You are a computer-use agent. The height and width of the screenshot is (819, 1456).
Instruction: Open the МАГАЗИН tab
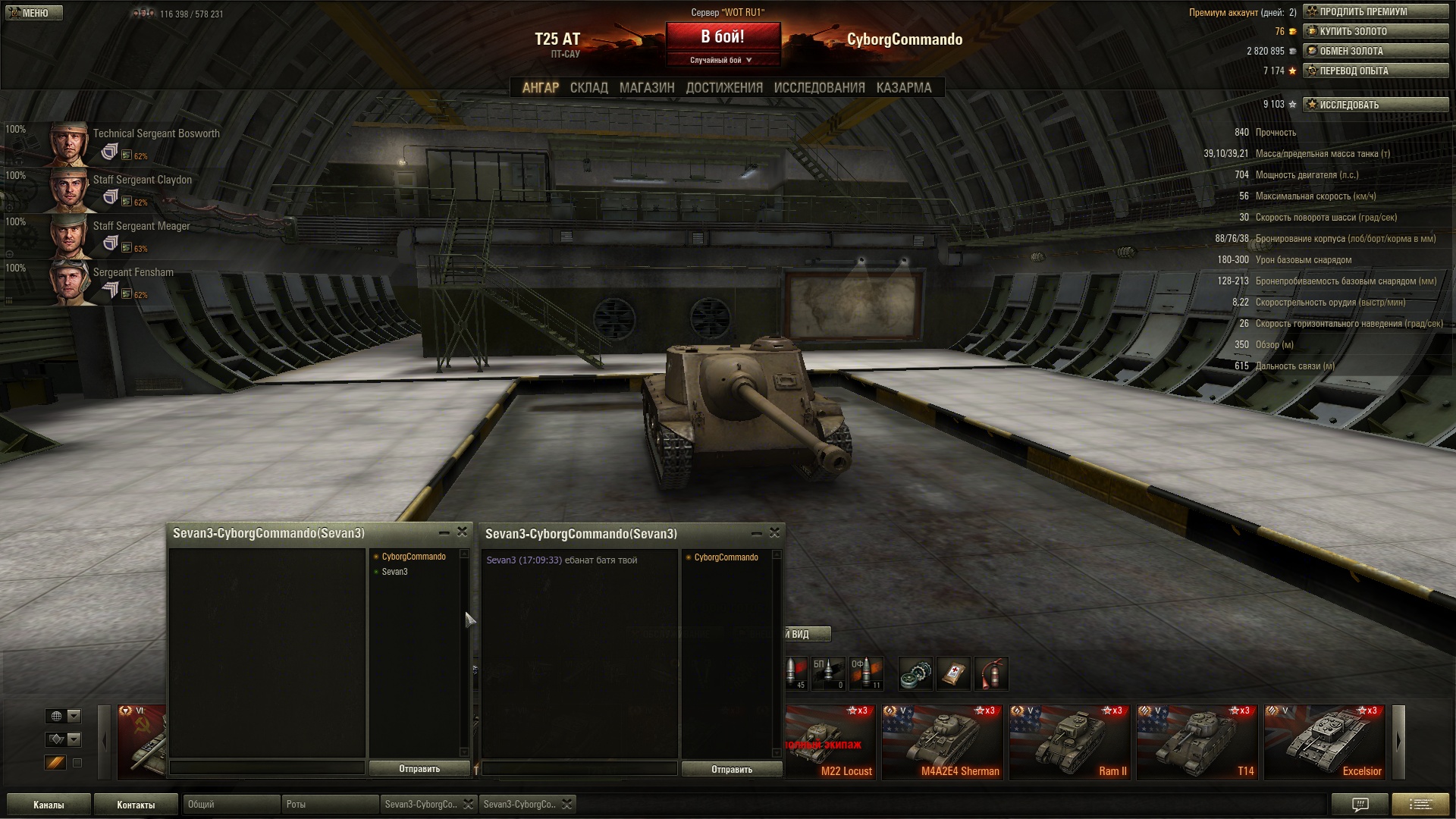(x=646, y=88)
